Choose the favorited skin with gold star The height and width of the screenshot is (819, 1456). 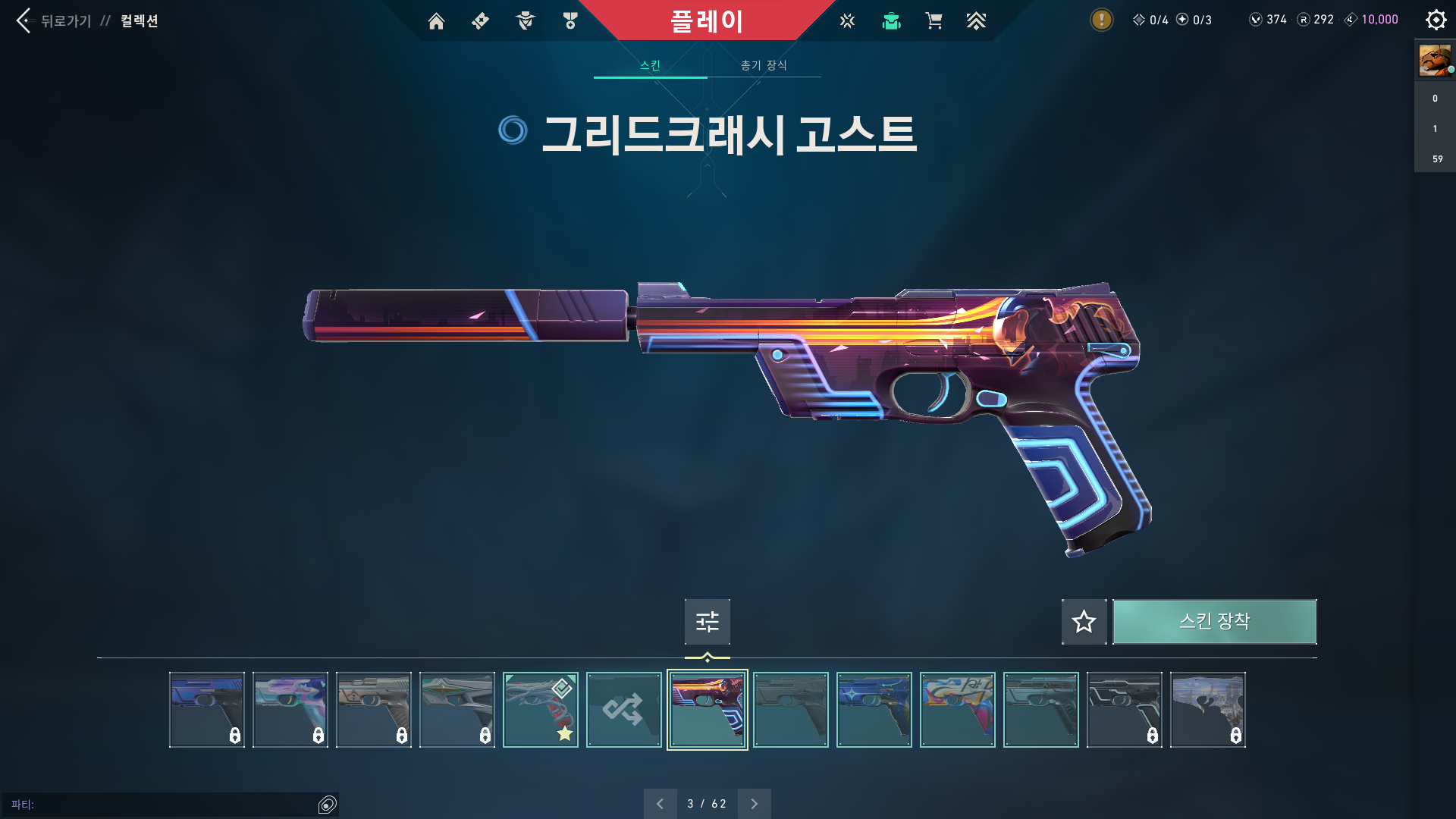[x=540, y=710]
